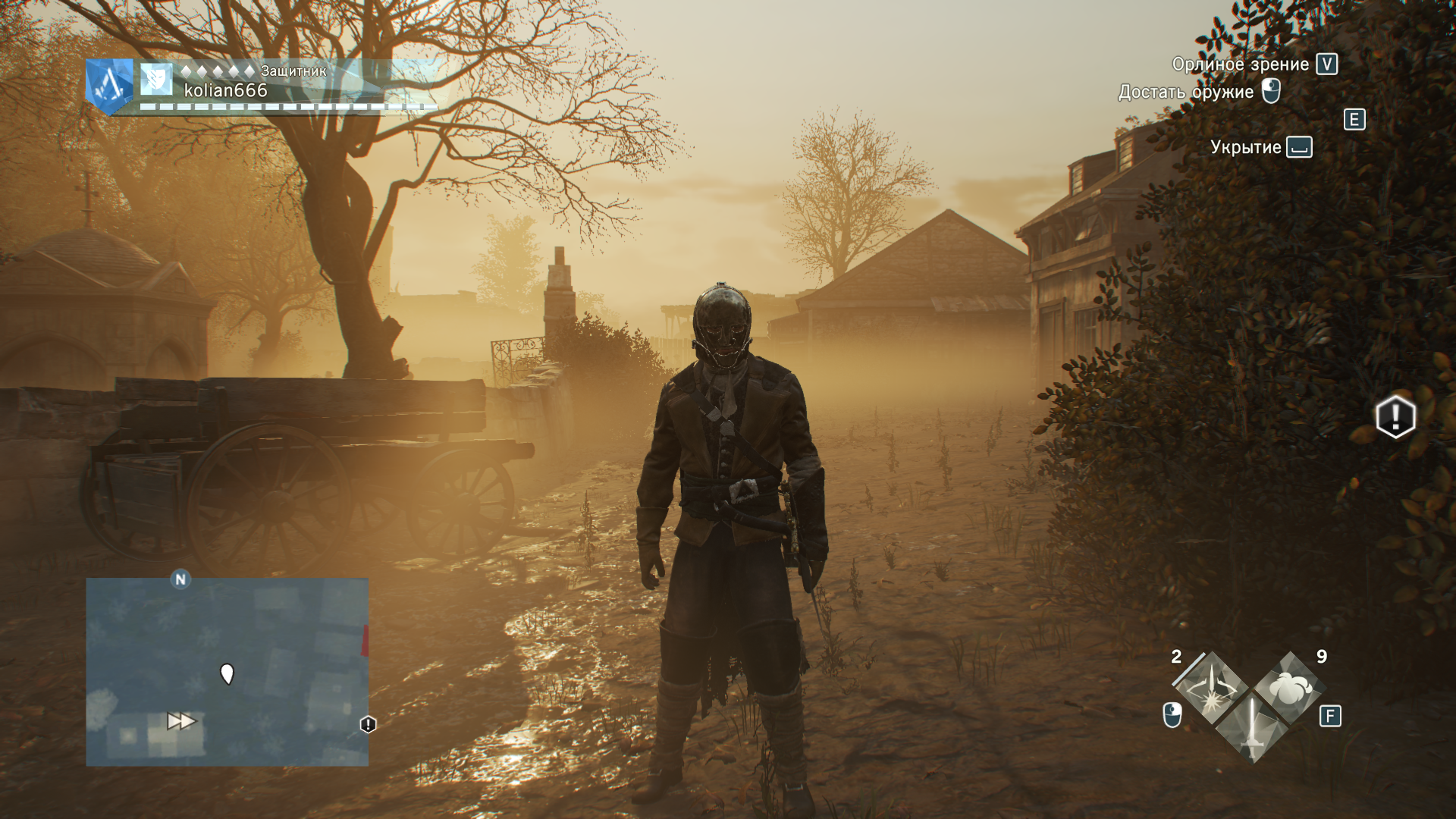Click the hexagonal exclamation objective marker
This screenshot has height=819, width=1456.
pos(1395,416)
